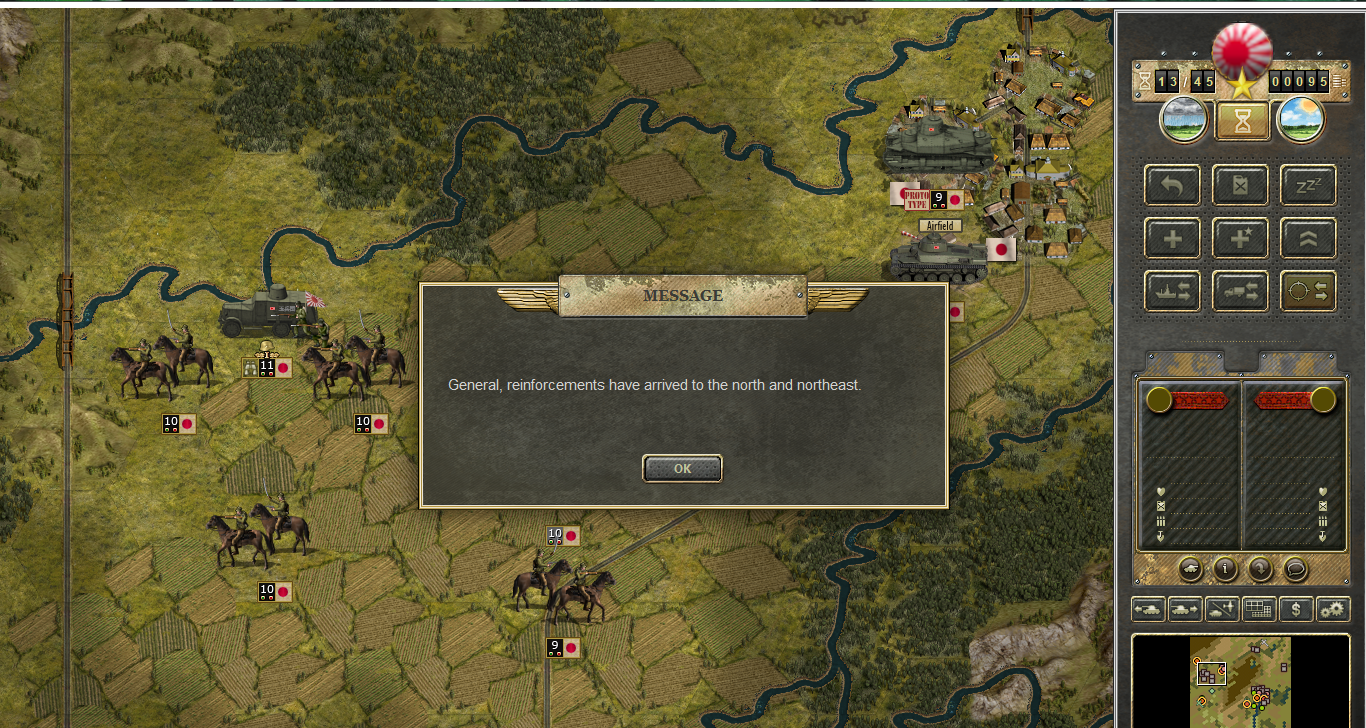The image size is (1366, 728).
Task: Select the previous unit tank arrow button
Action: [1147, 608]
